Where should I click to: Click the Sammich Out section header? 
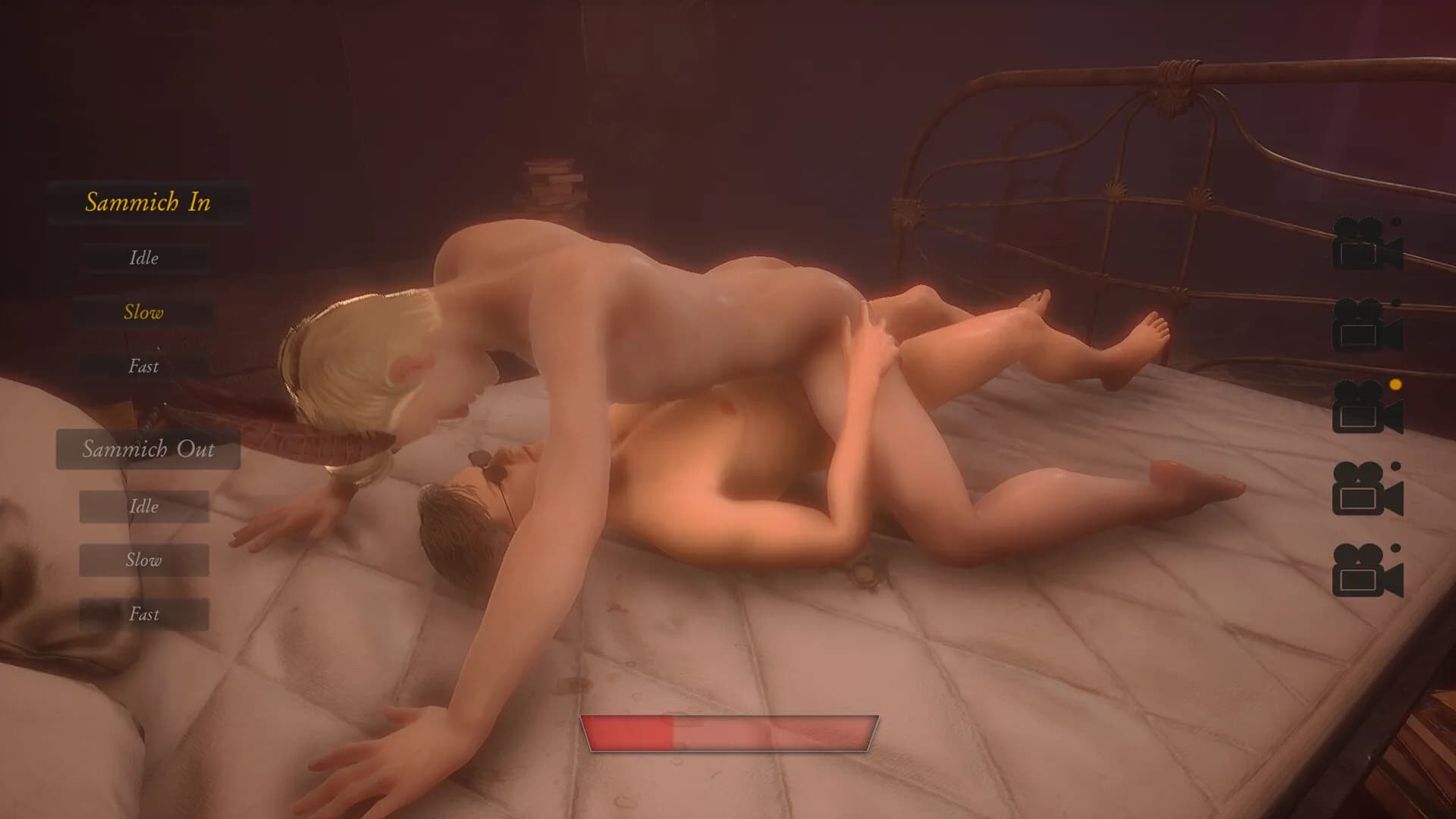tap(148, 450)
